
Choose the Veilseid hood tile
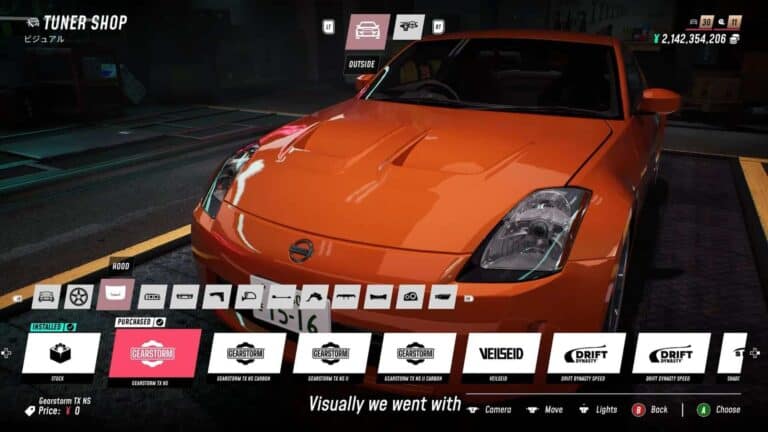501,353
